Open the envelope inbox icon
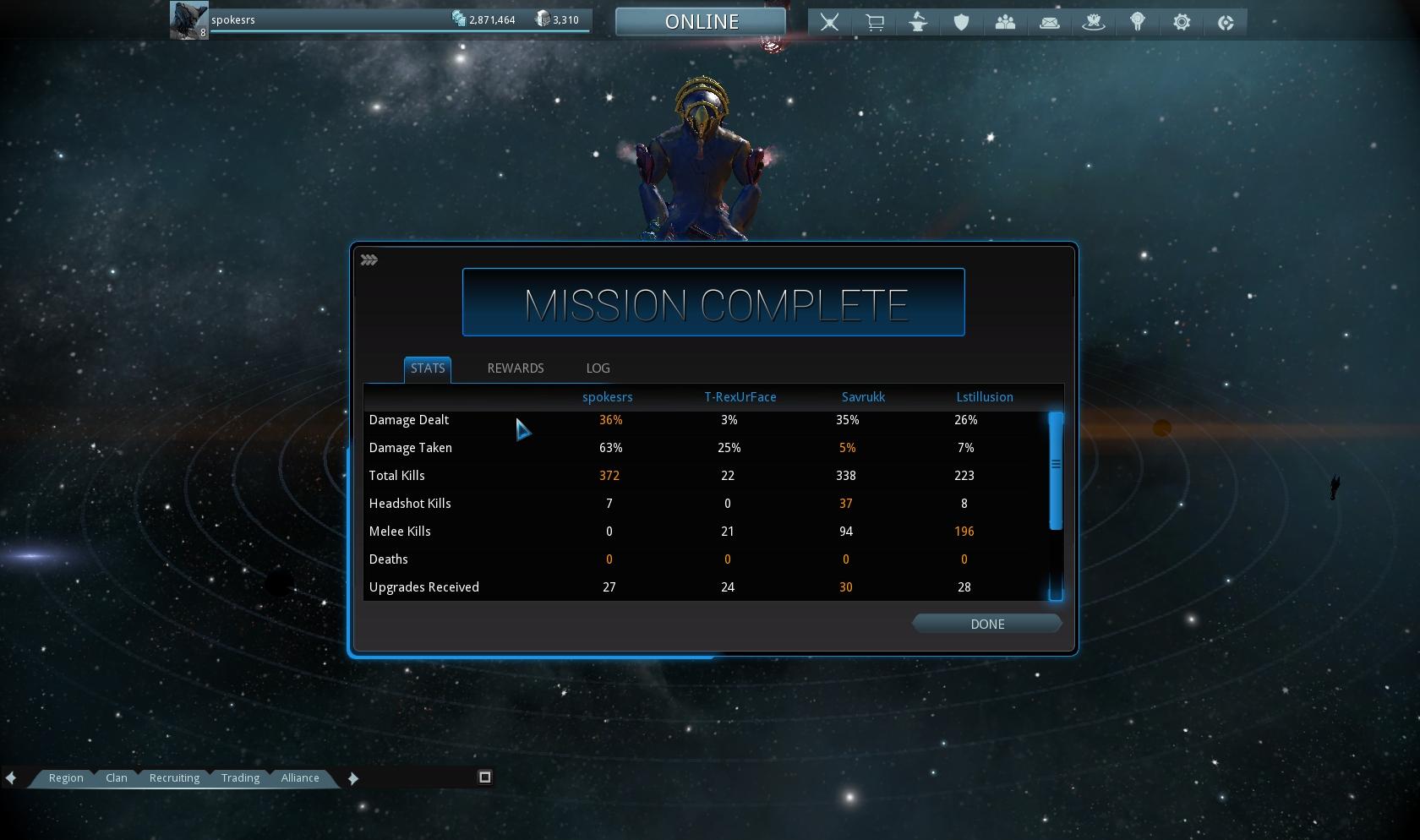 (x=1050, y=23)
